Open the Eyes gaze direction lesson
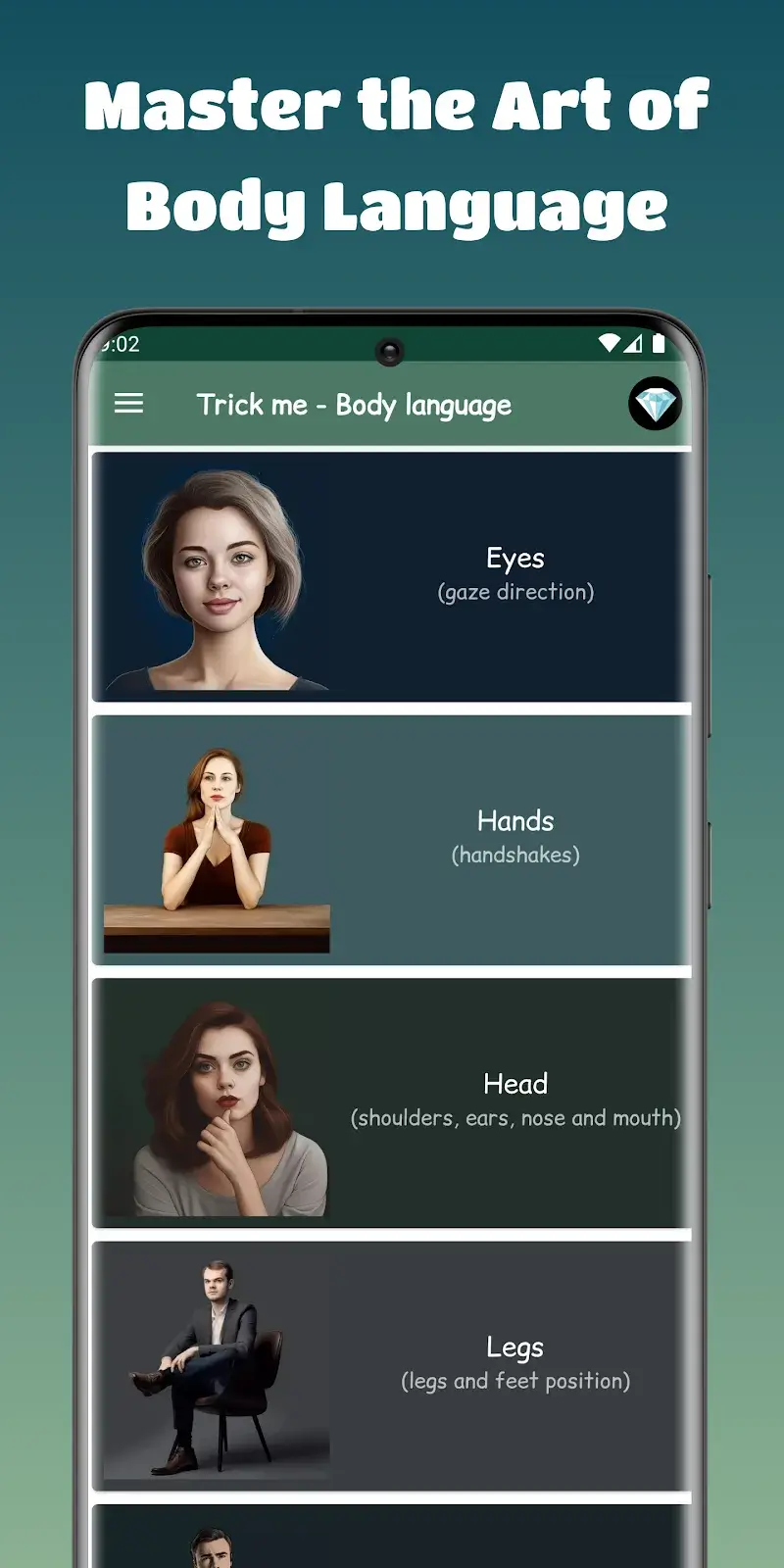 (392, 576)
